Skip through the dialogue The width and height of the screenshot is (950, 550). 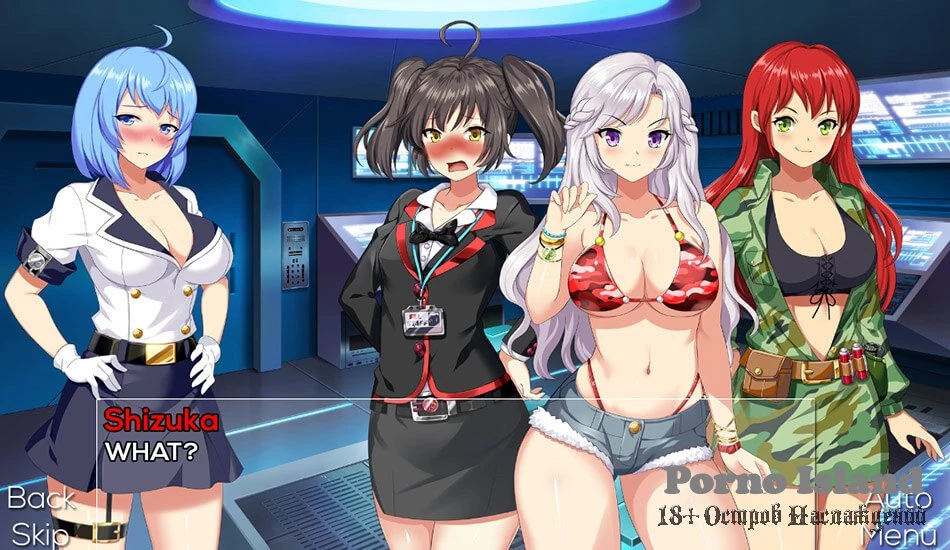(40, 533)
